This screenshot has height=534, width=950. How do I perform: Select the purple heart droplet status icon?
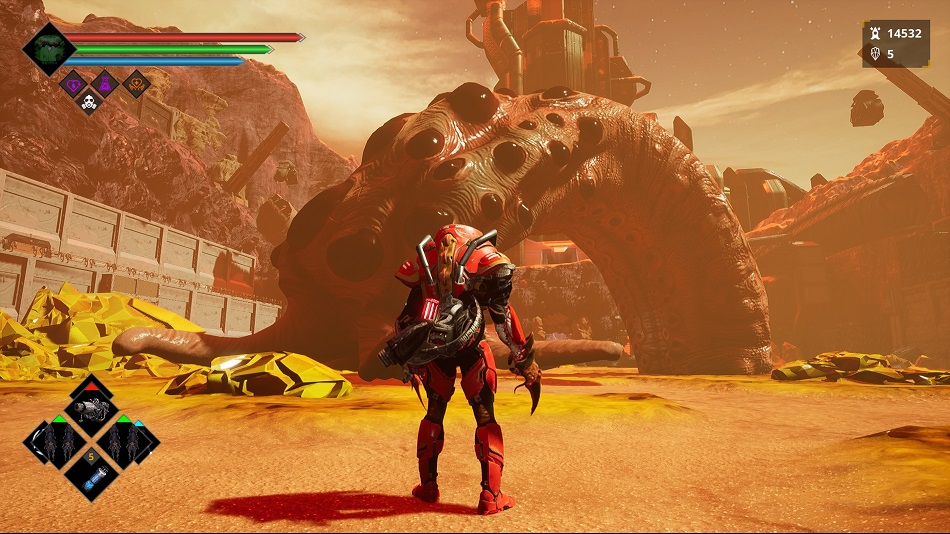(x=74, y=84)
